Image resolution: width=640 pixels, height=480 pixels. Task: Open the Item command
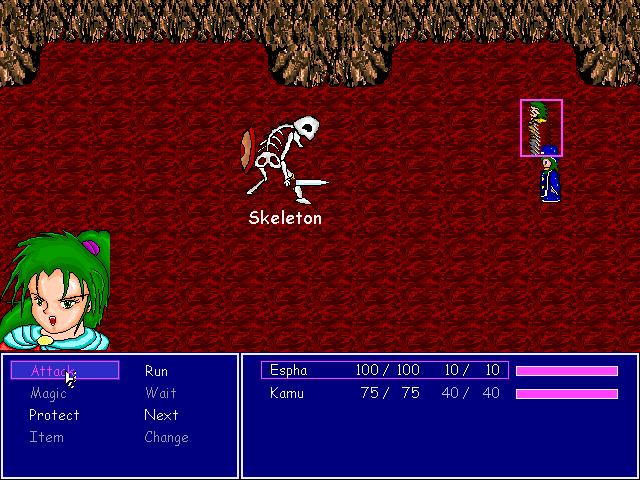click(46, 437)
